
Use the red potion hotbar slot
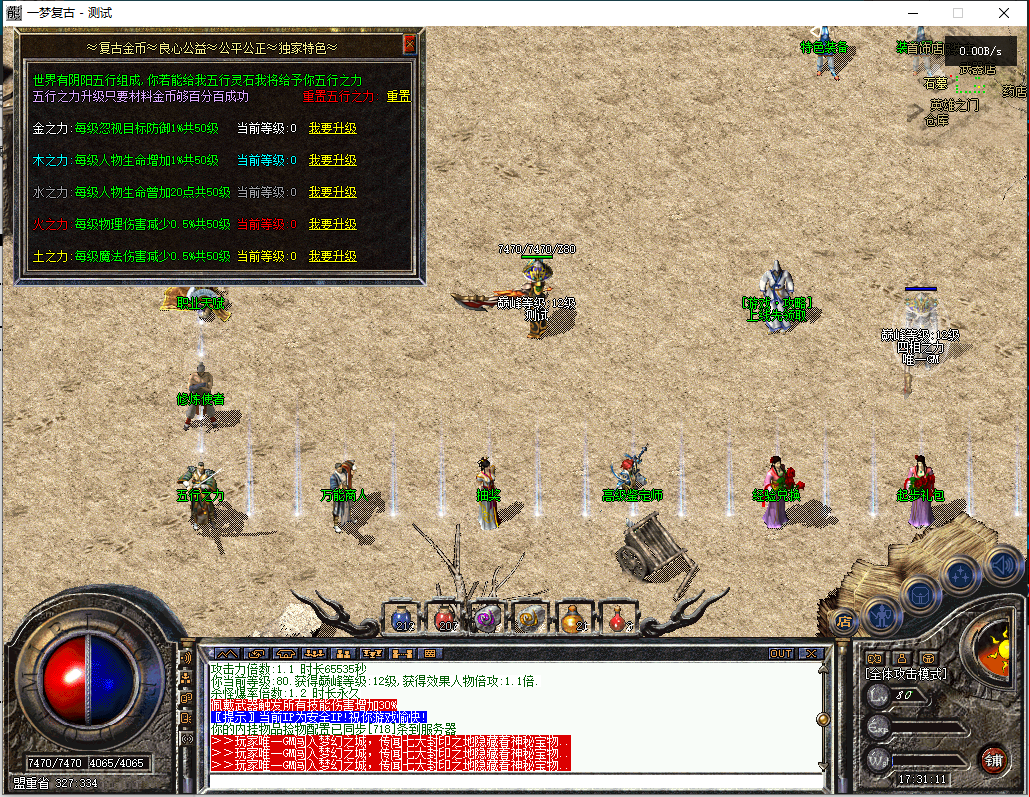tap(445, 617)
